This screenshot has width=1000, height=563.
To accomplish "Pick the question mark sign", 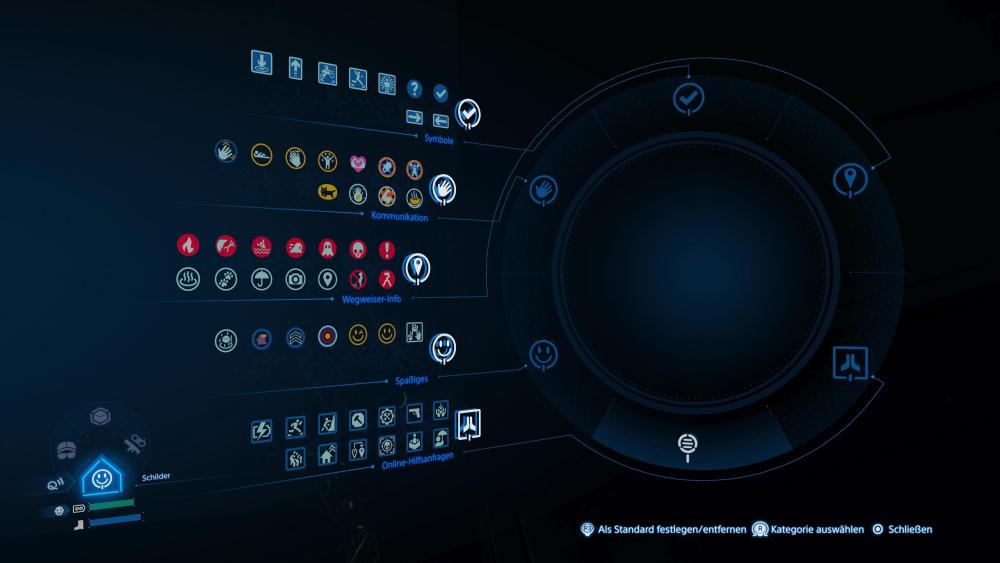I will coord(414,89).
